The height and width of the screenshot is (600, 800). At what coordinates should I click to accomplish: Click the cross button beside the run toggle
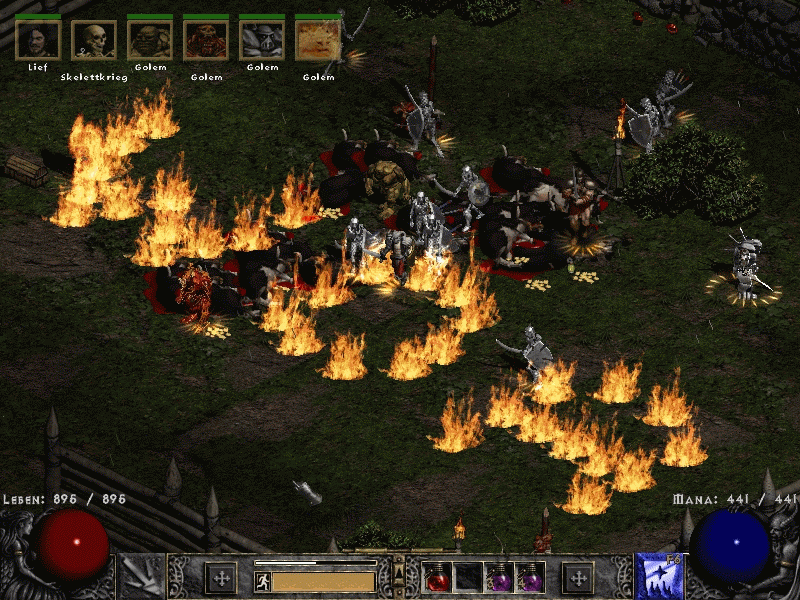(220, 577)
